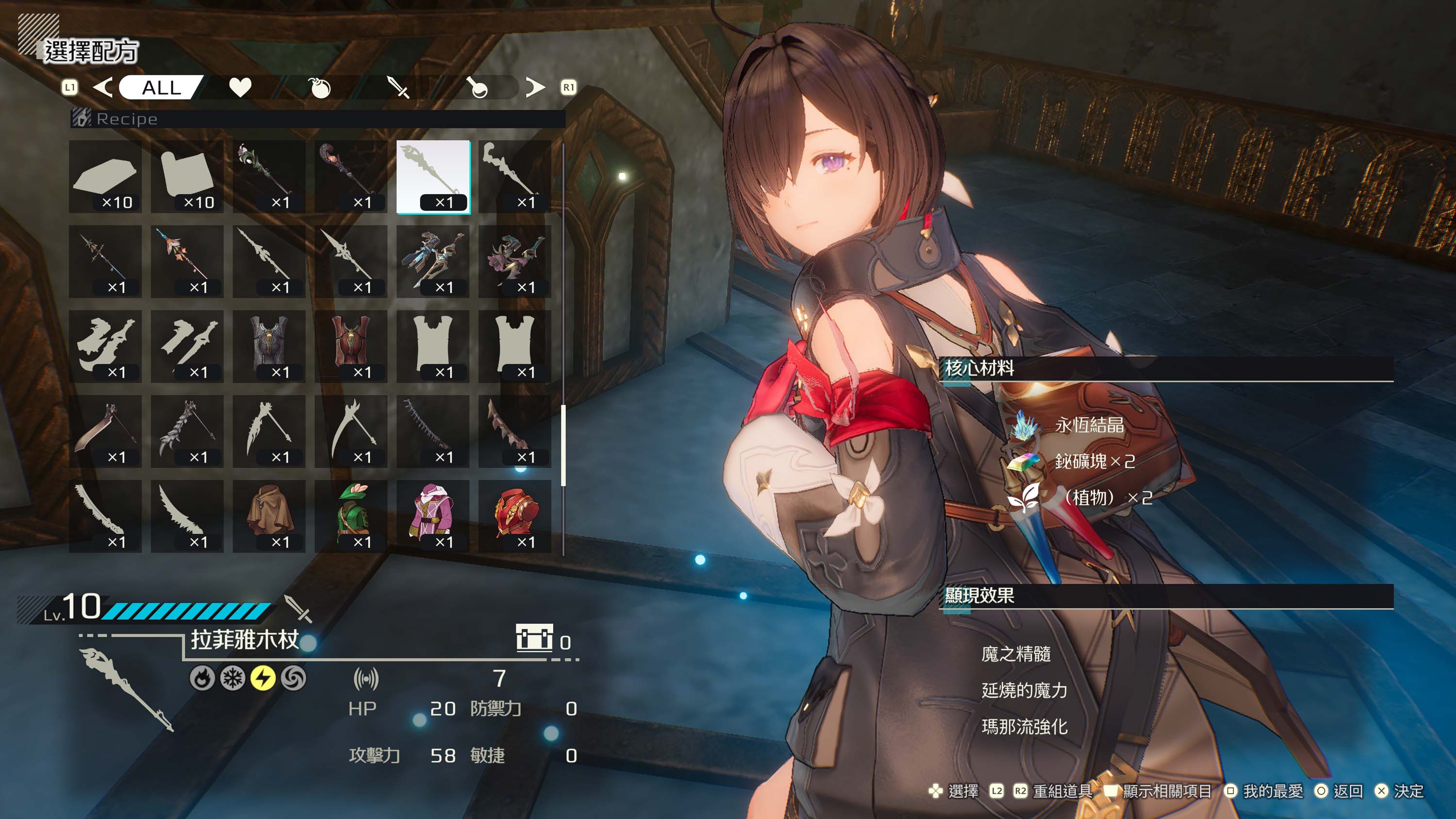Switch to the ALL recipe tab
Screen dimensions: 1456x819
161,88
